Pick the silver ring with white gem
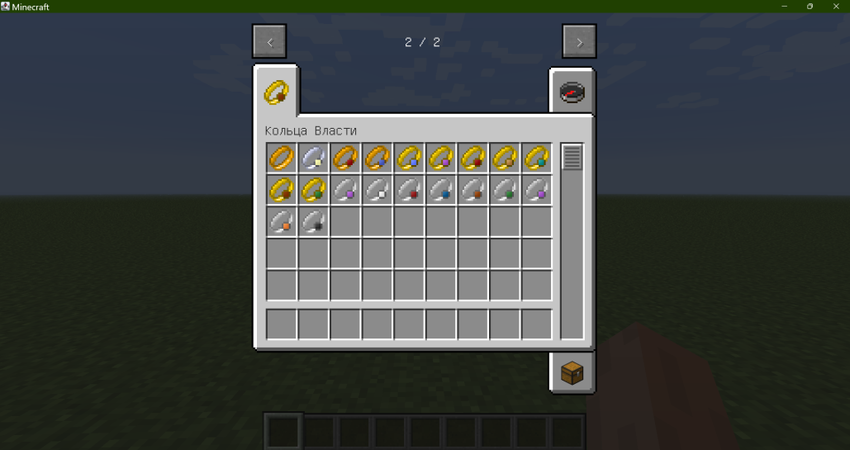850x450 pixels. 378,190
